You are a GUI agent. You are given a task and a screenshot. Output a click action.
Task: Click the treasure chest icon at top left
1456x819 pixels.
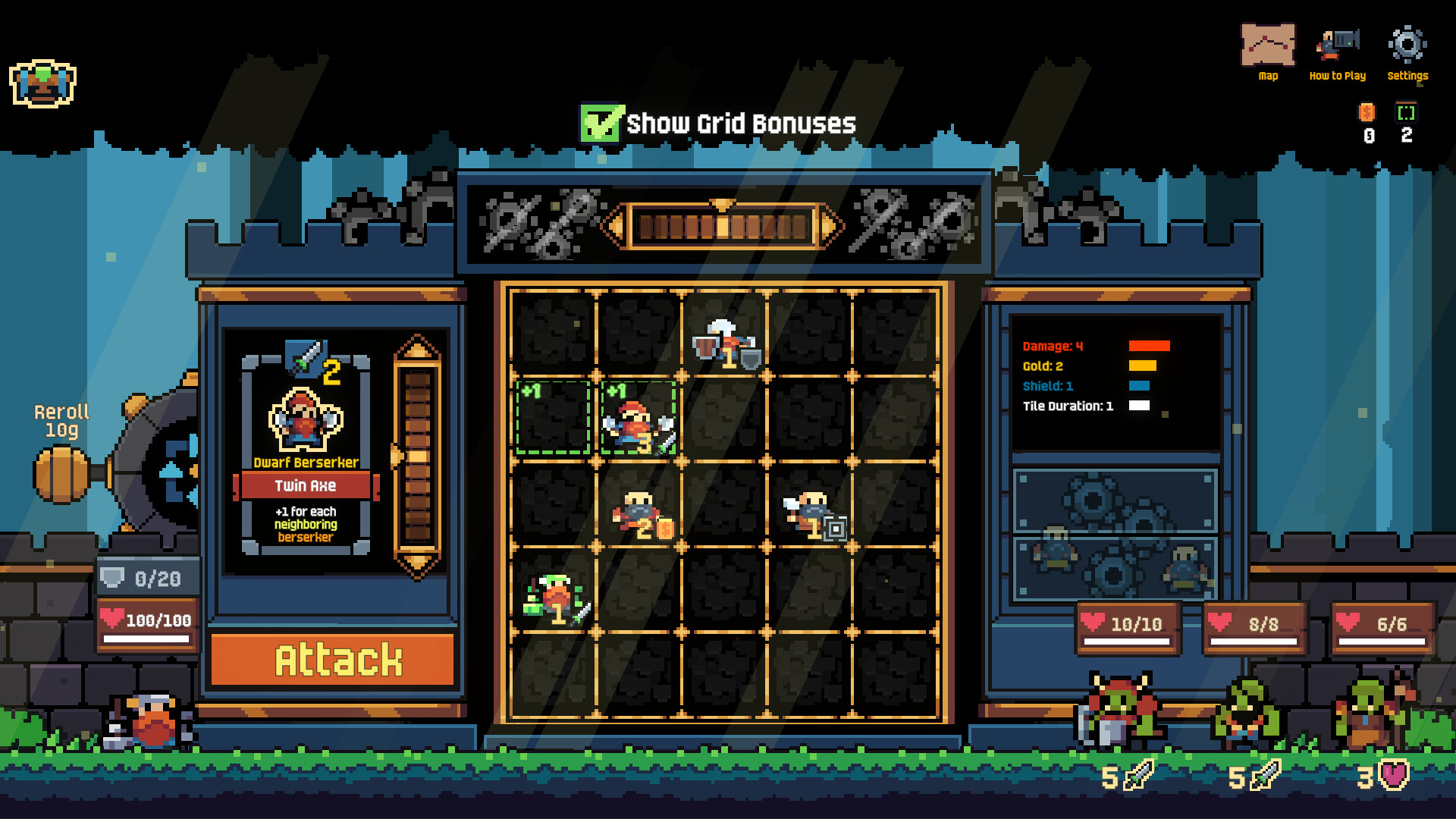tap(42, 83)
